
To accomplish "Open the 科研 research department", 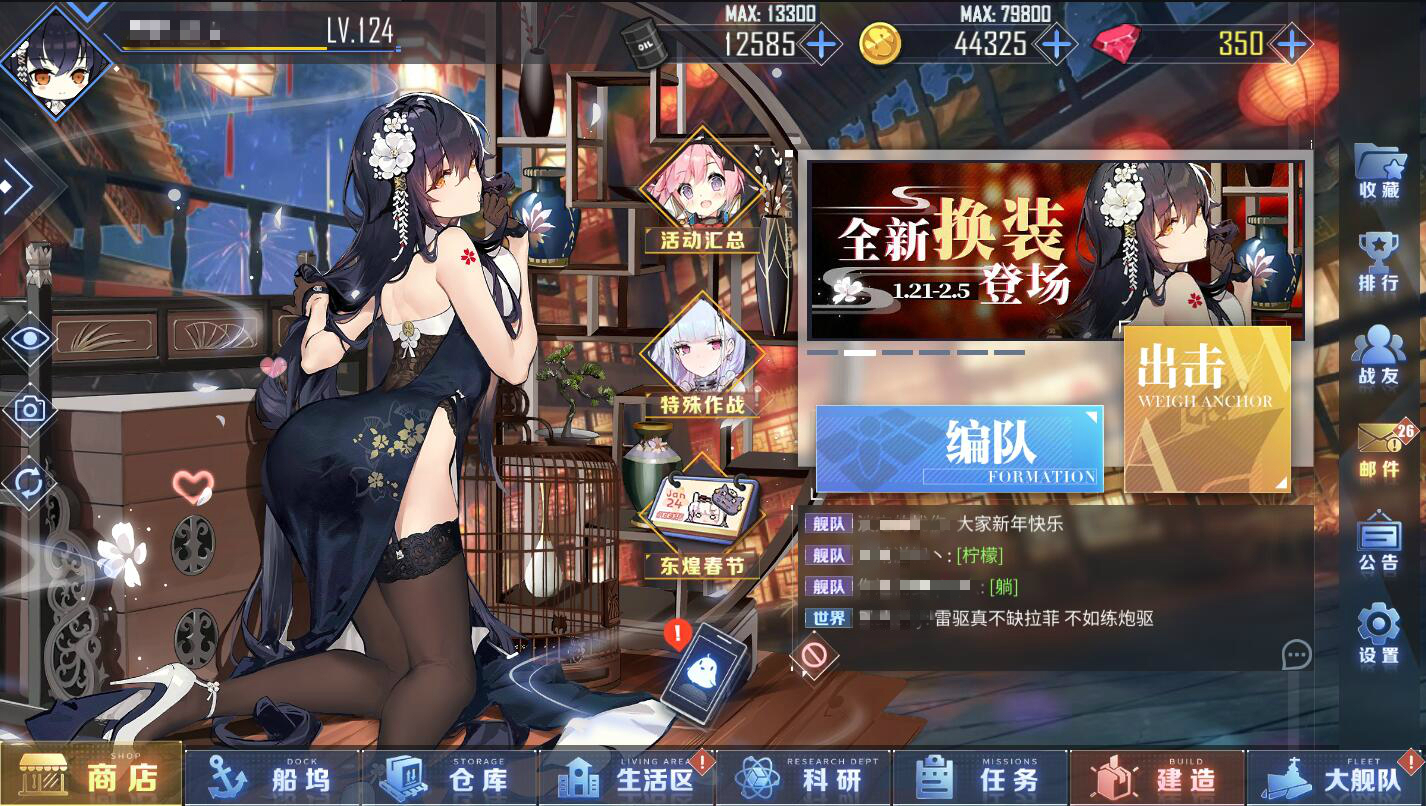I will pos(803,778).
